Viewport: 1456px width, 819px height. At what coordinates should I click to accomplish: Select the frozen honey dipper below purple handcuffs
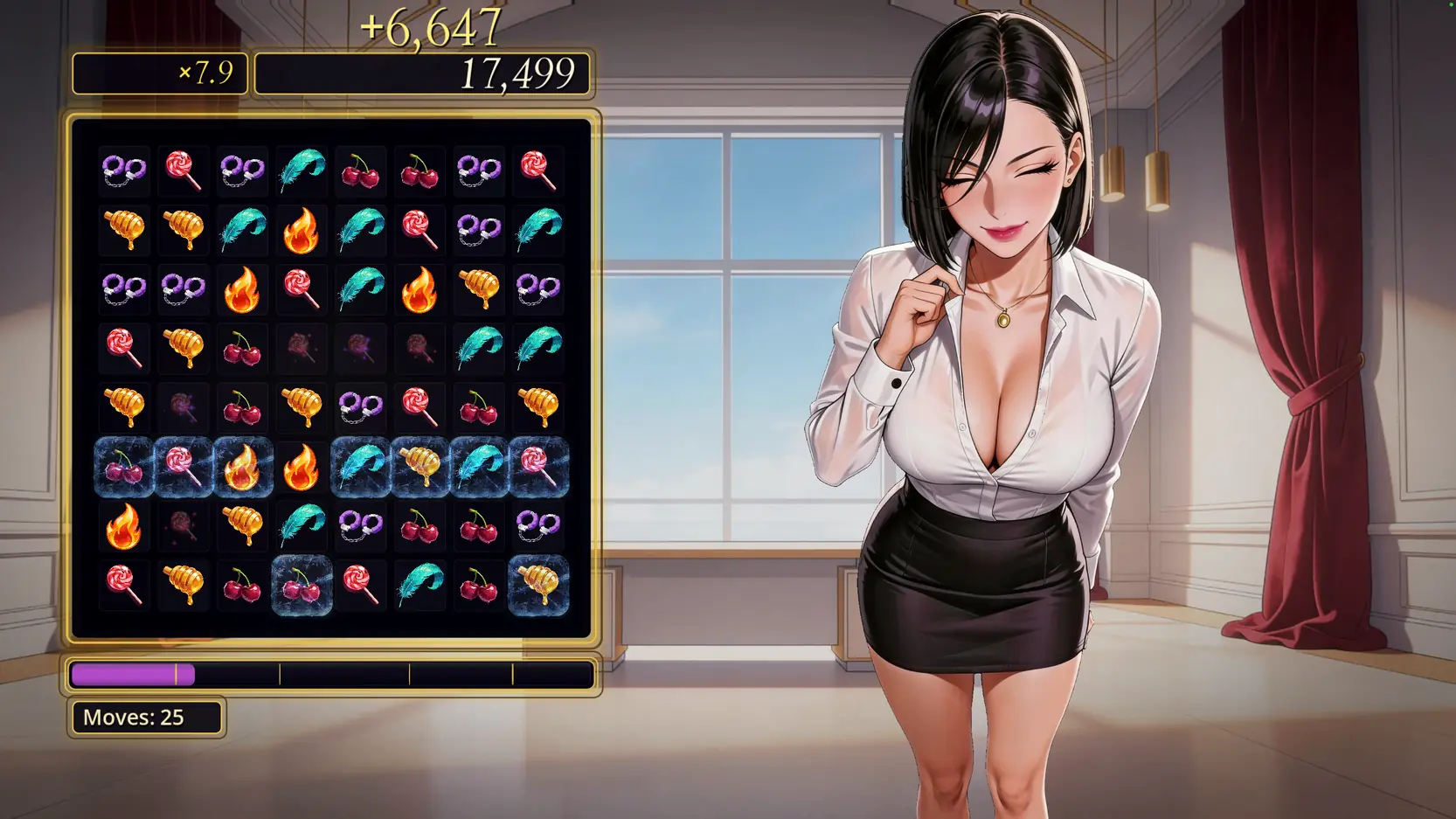click(538, 585)
